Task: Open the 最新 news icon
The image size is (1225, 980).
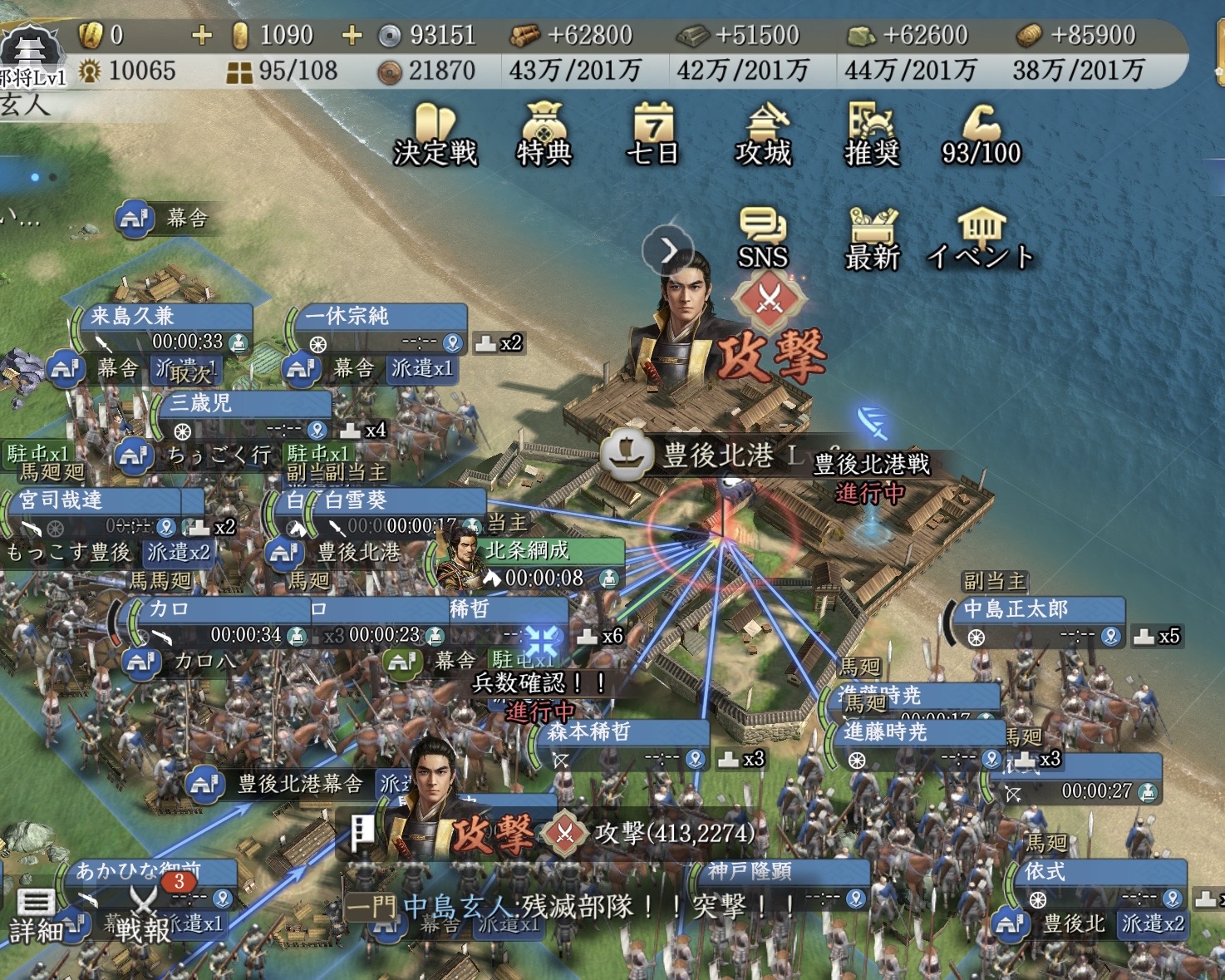Action: (x=872, y=239)
